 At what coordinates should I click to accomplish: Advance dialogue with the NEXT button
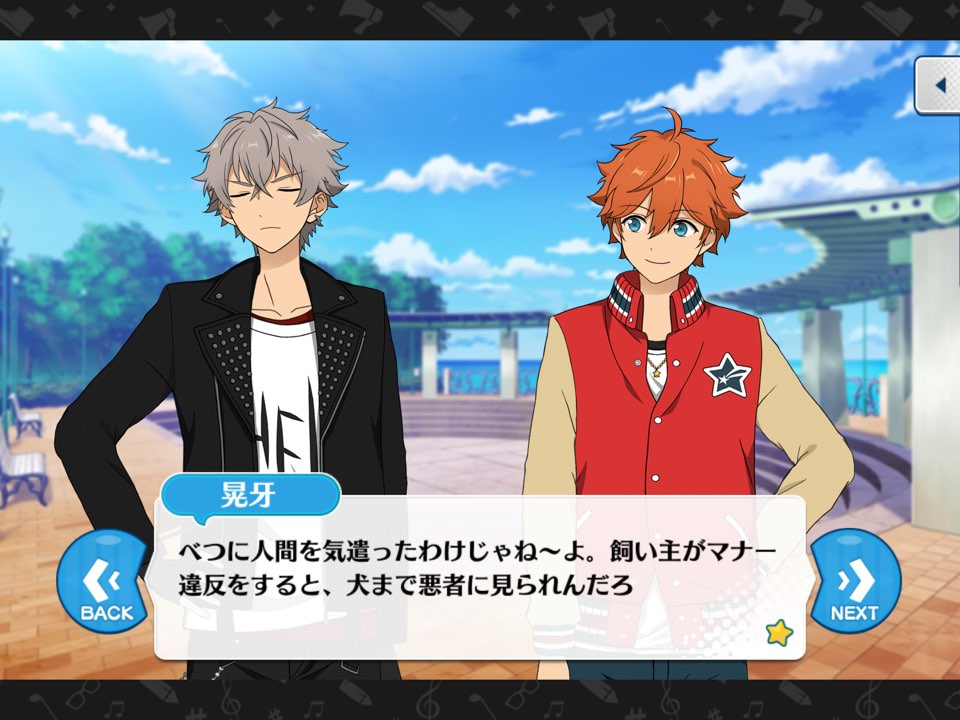855,581
